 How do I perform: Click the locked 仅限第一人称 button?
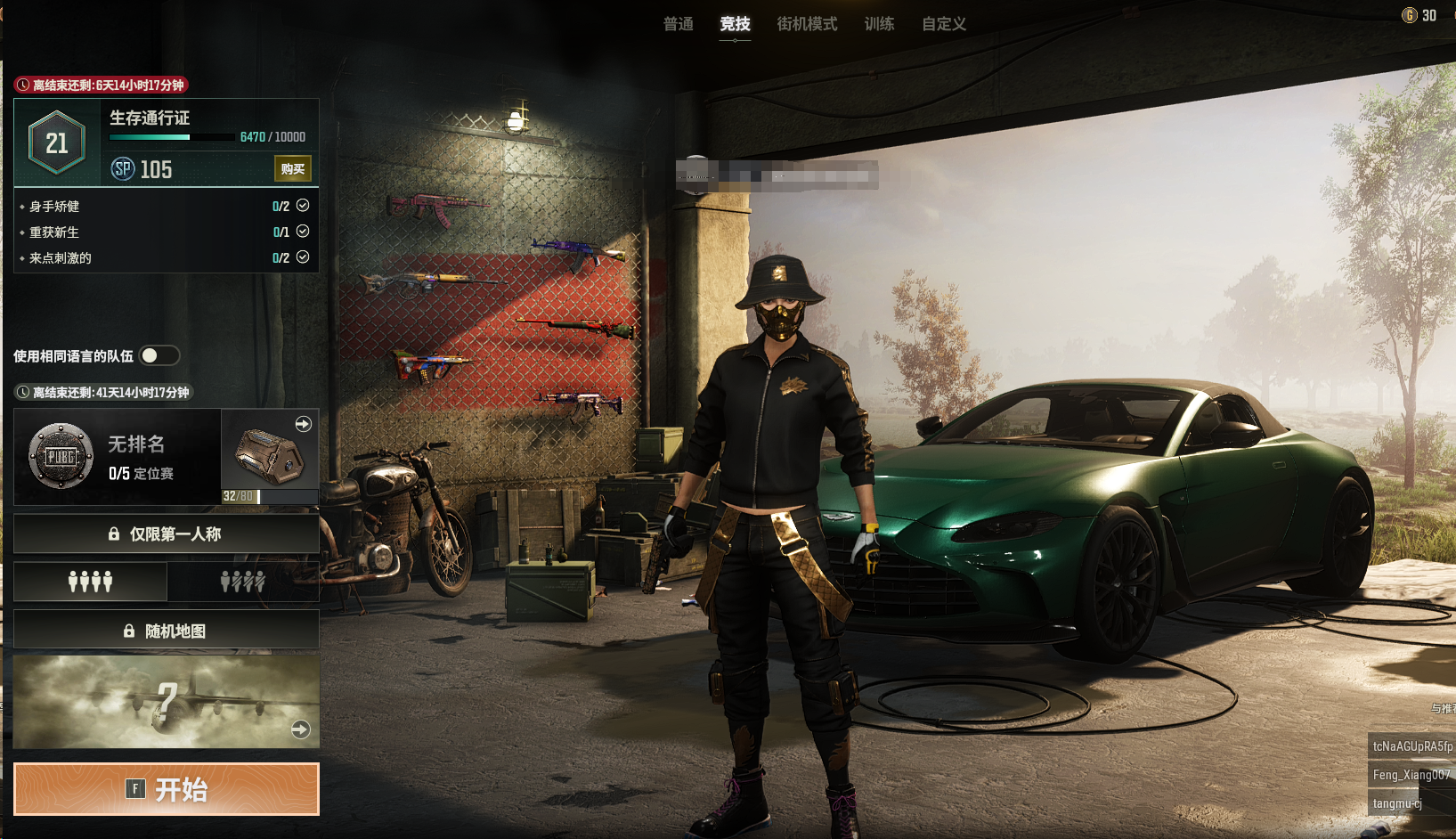coord(166,534)
